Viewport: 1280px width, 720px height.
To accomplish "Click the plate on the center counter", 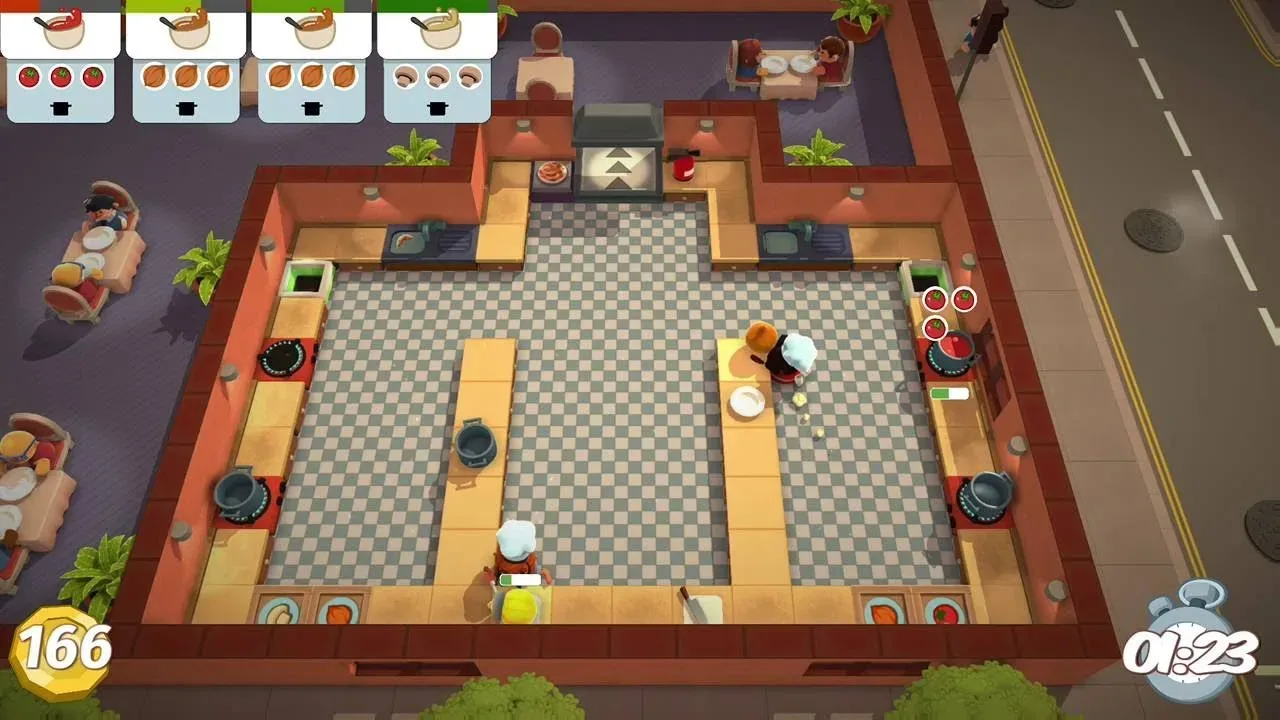I will coord(744,402).
